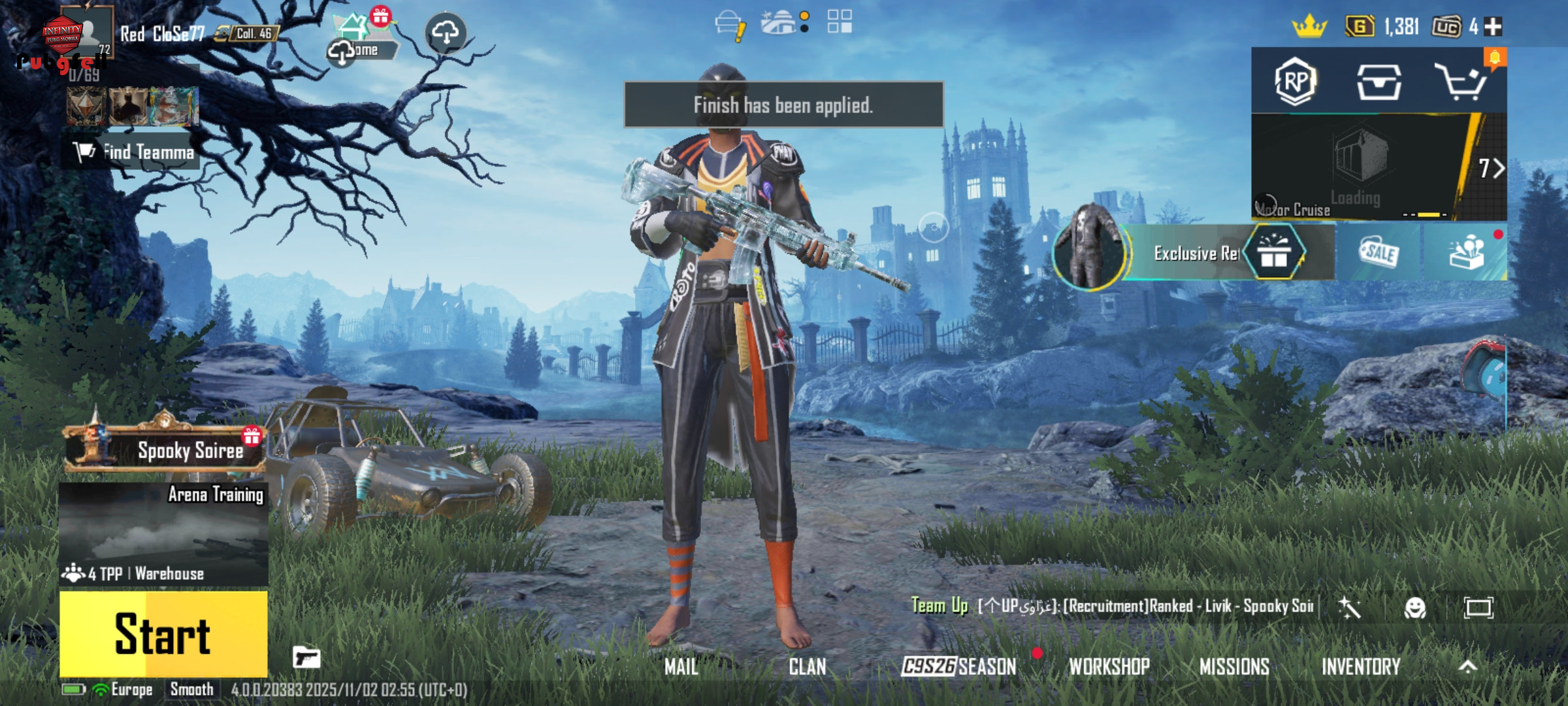This screenshot has width=1568, height=706.
Task: Go to the Workshop
Action: (x=1109, y=667)
